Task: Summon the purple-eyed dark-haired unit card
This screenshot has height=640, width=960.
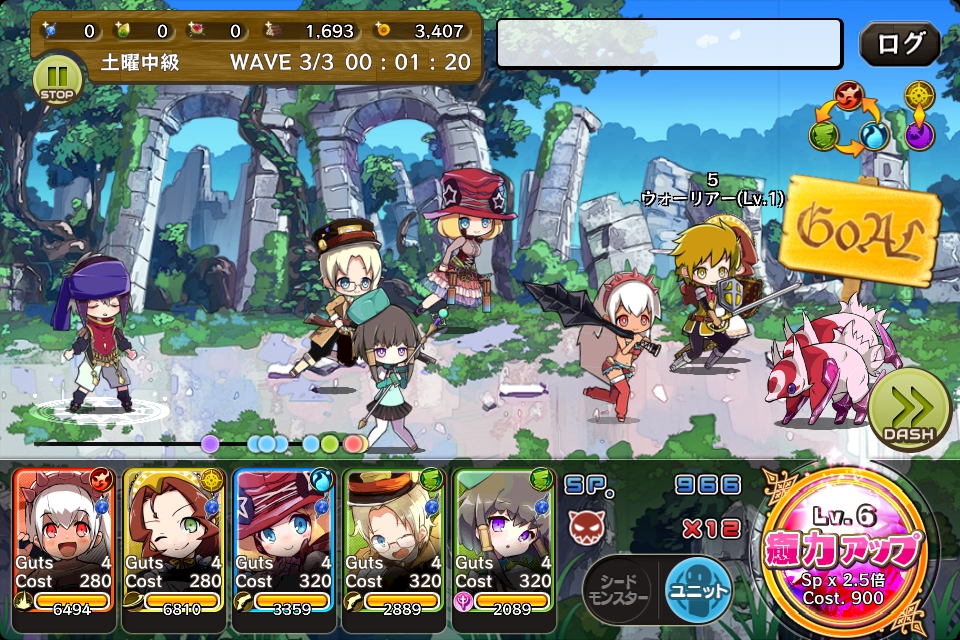Action: click(x=504, y=538)
